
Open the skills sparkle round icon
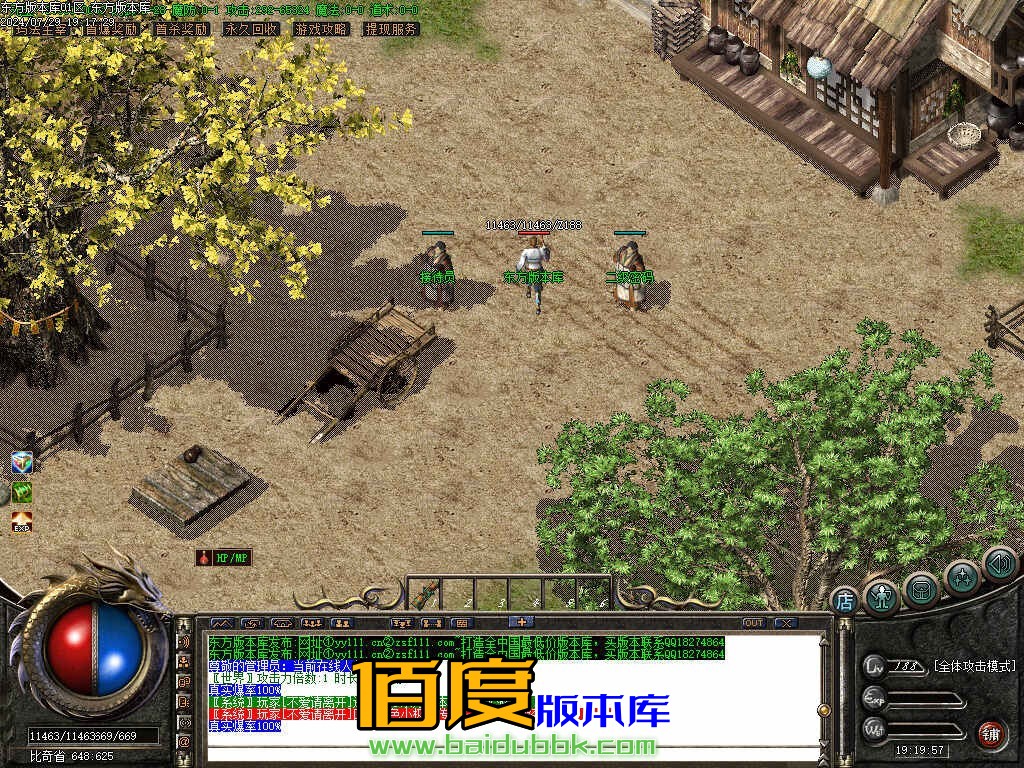click(x=962, y=578)
